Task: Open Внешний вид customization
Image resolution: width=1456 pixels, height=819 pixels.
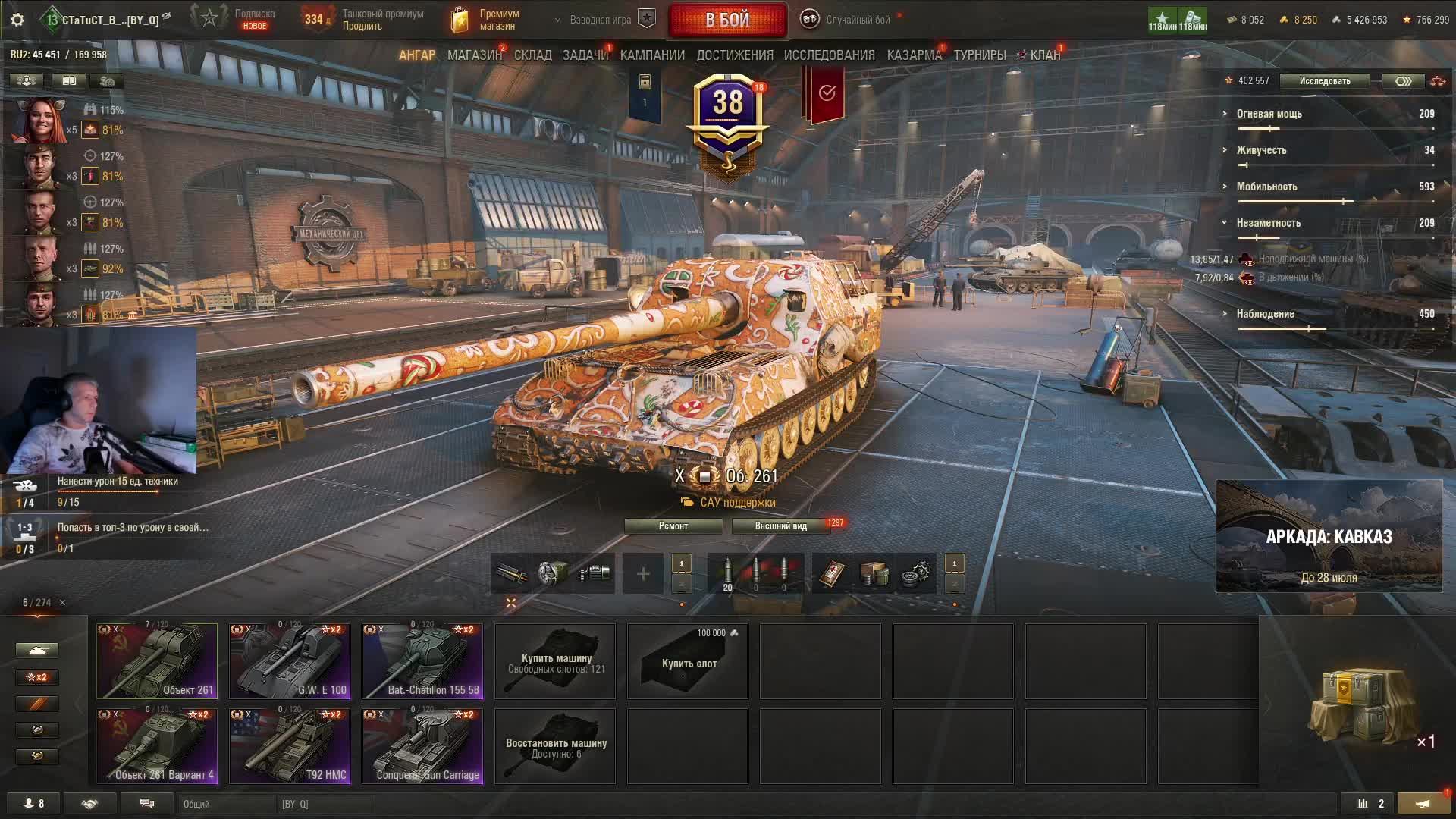Action: (x=780, y=526)
